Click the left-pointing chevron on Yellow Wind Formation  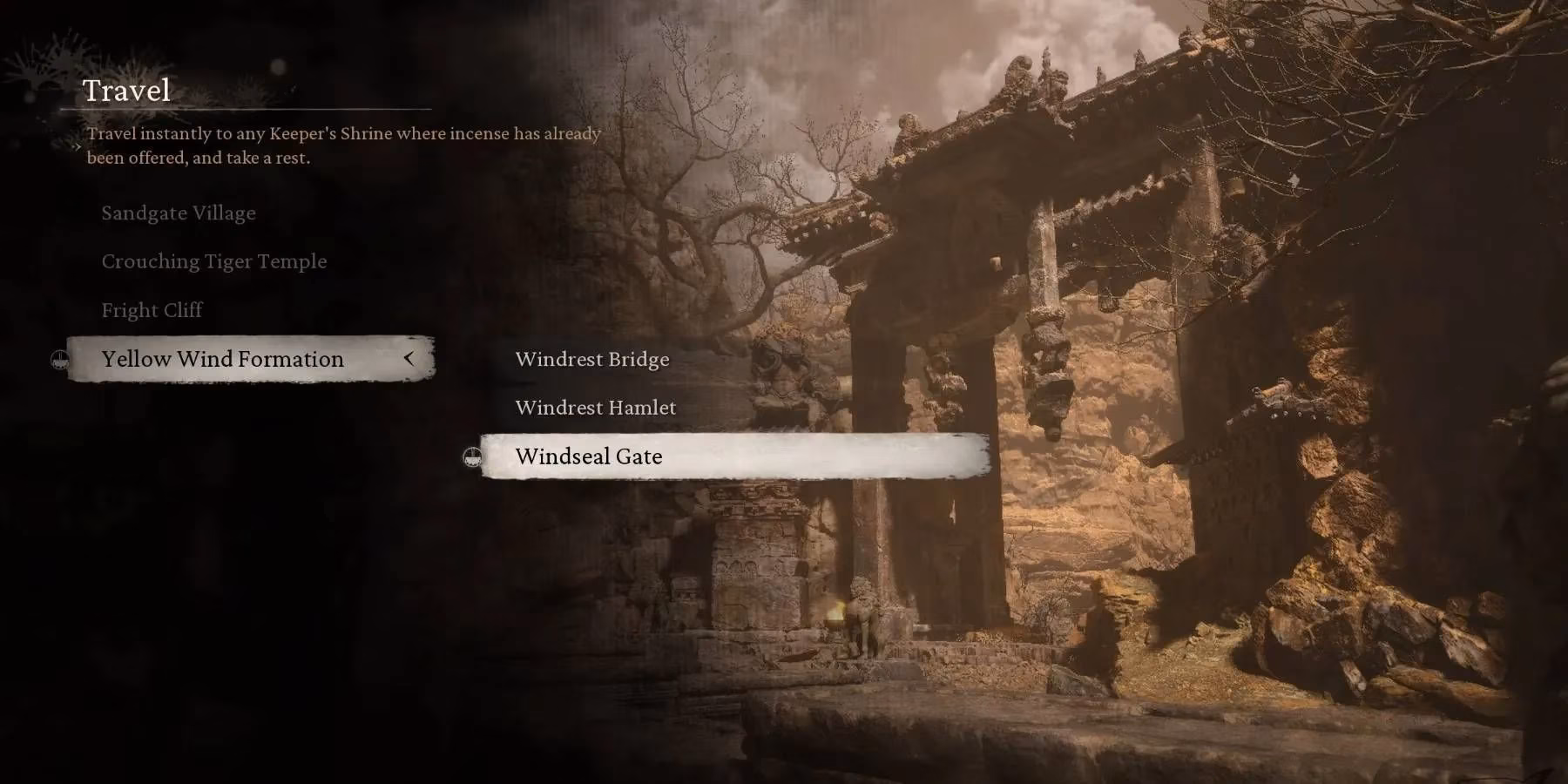pyautogui.click(x=411, y=359)
